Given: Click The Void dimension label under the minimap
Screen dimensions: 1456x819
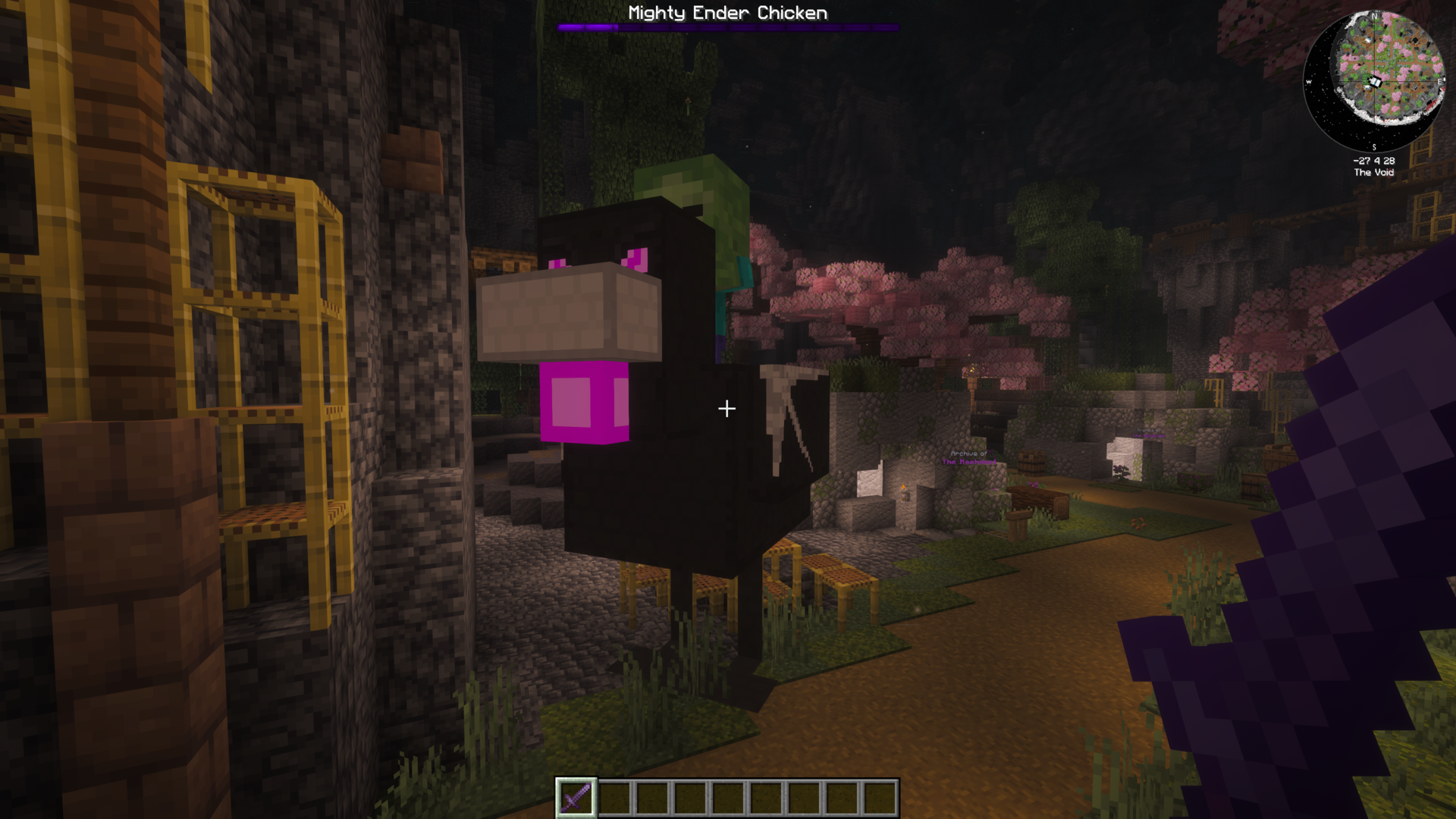Looking at the screenshot, I should 1375,173.
